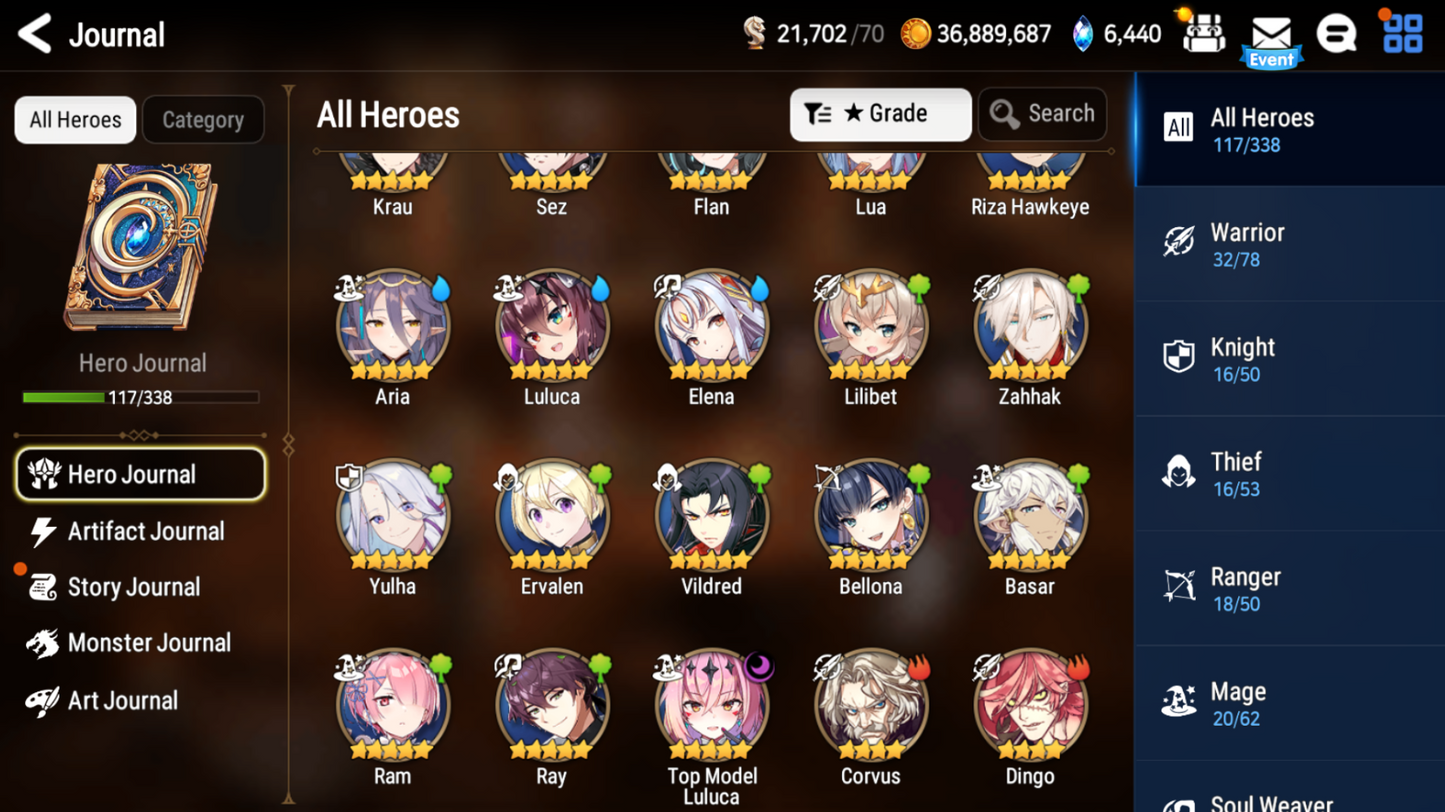The height and width of the screenshot is (812, 1445).
Task: Show the Monster Journal
Action: coord(148,643)
